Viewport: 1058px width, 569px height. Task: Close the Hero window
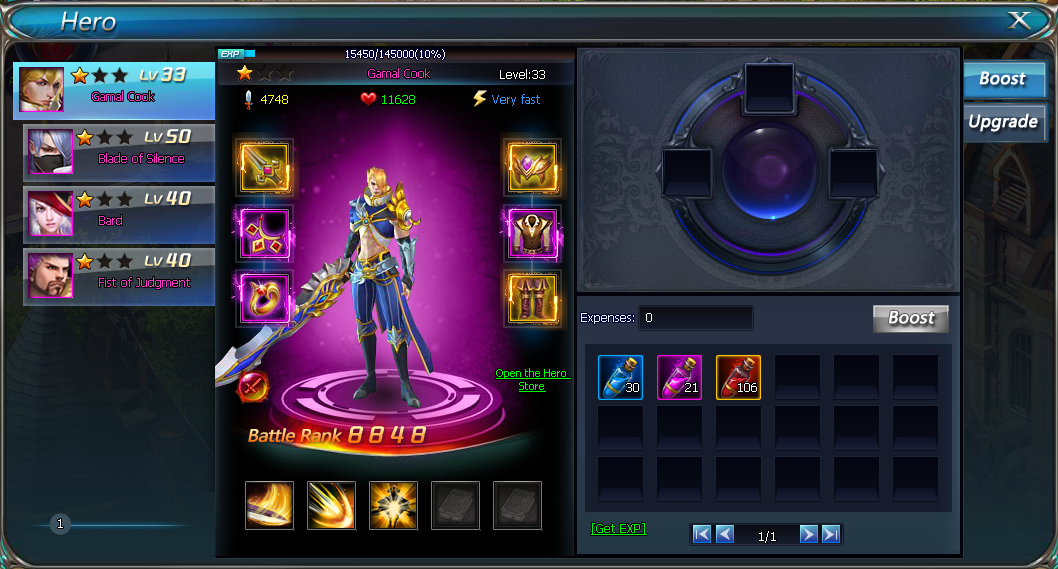tap(1018, 20)
